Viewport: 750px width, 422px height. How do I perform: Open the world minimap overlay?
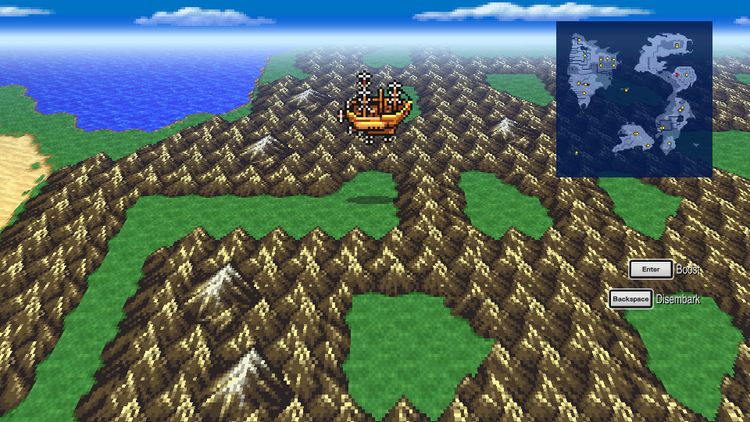point(634,99)
